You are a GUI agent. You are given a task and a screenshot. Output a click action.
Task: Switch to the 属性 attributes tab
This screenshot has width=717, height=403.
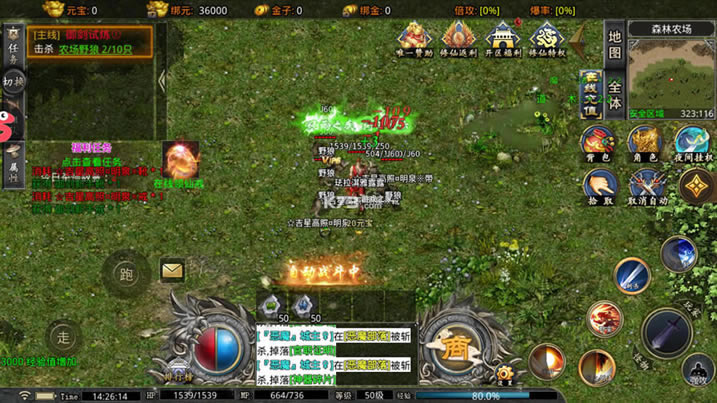(x=13, y=160)
